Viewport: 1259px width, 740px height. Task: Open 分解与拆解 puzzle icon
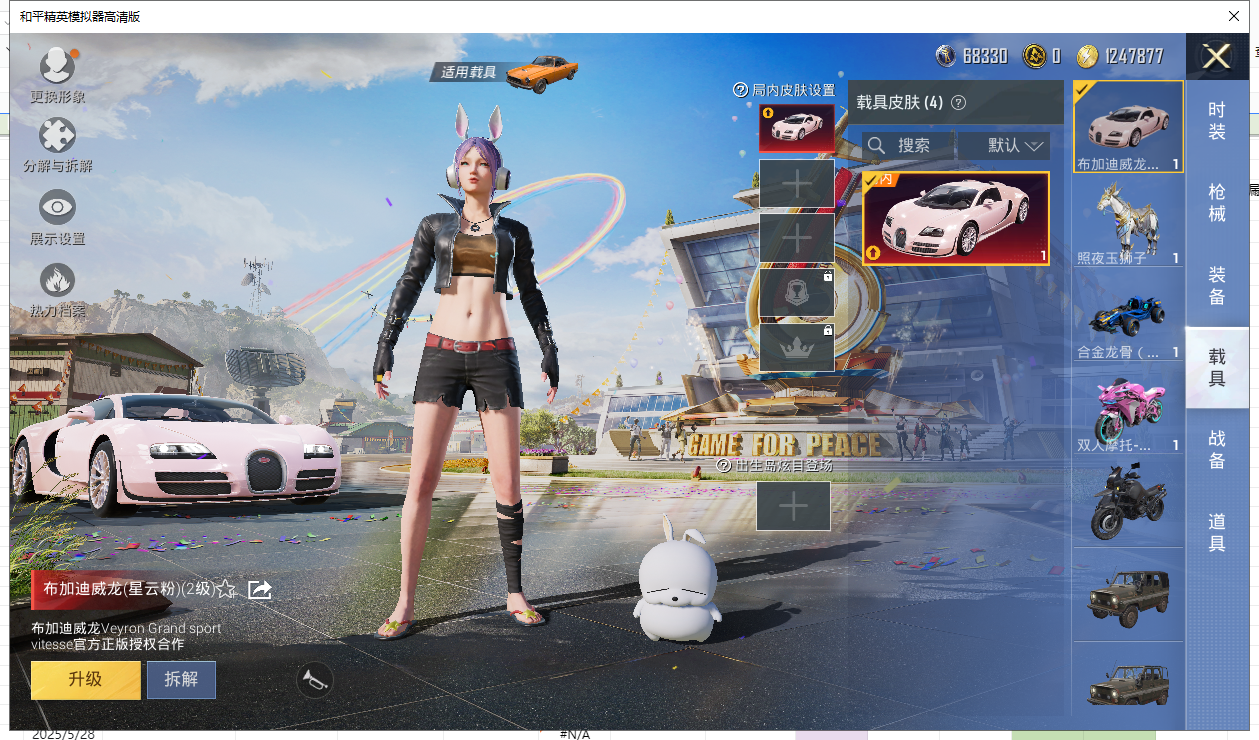(x=57, y=137)
